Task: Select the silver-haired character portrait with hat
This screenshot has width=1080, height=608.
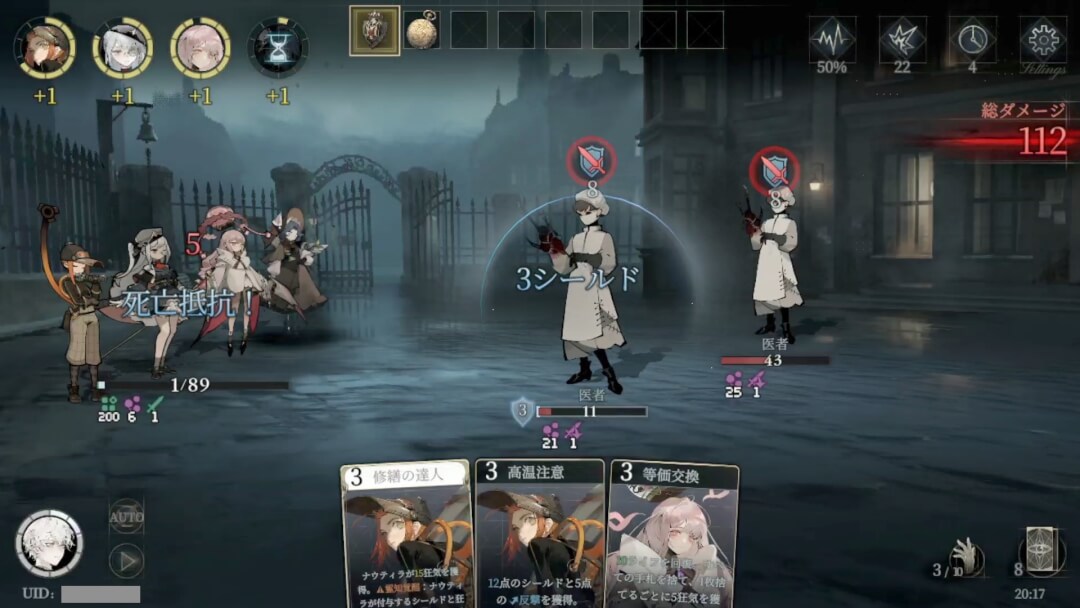Action: pyautogui.click(x=122, y=47)
